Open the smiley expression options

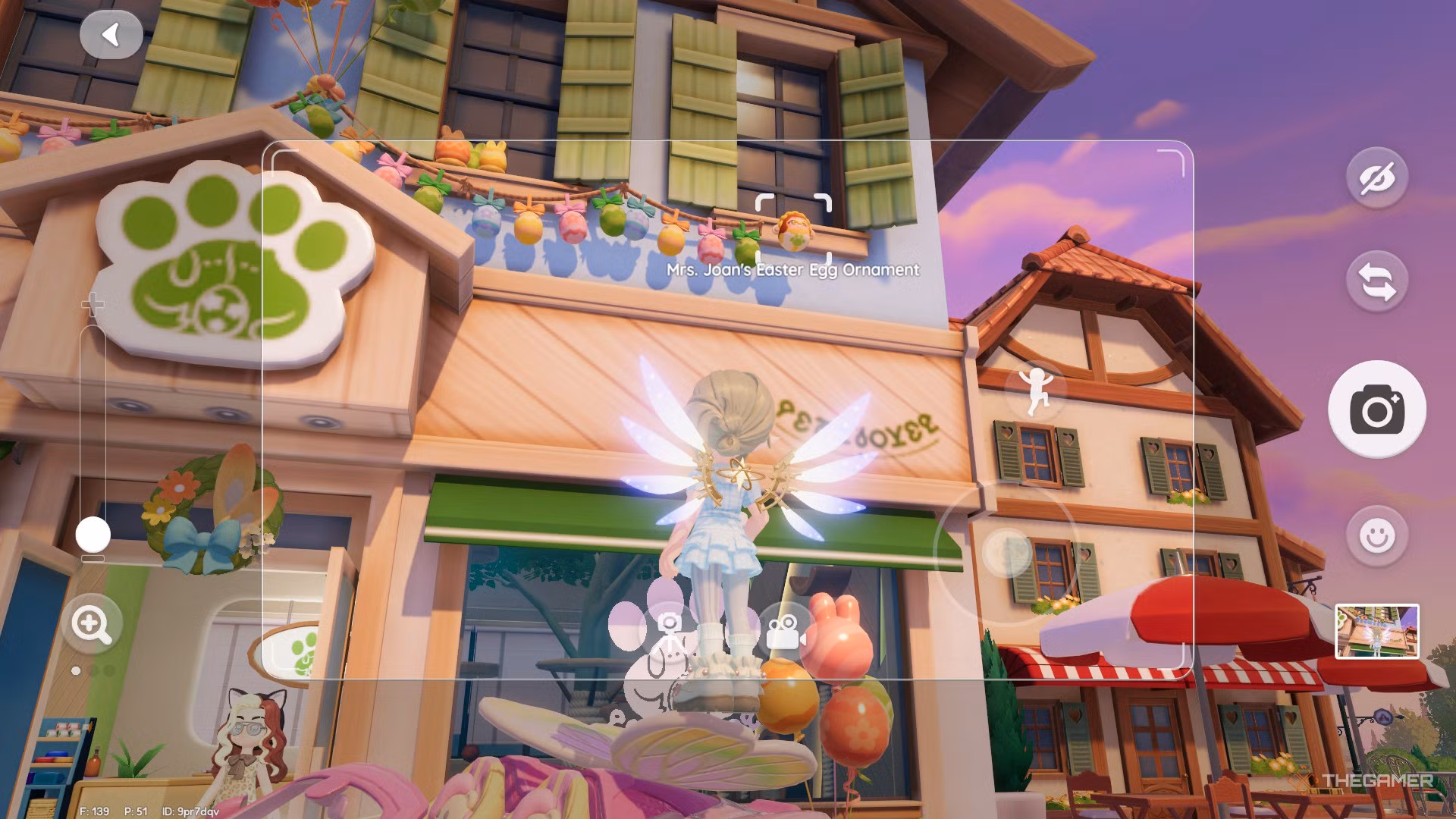(x=1378, y=532)
